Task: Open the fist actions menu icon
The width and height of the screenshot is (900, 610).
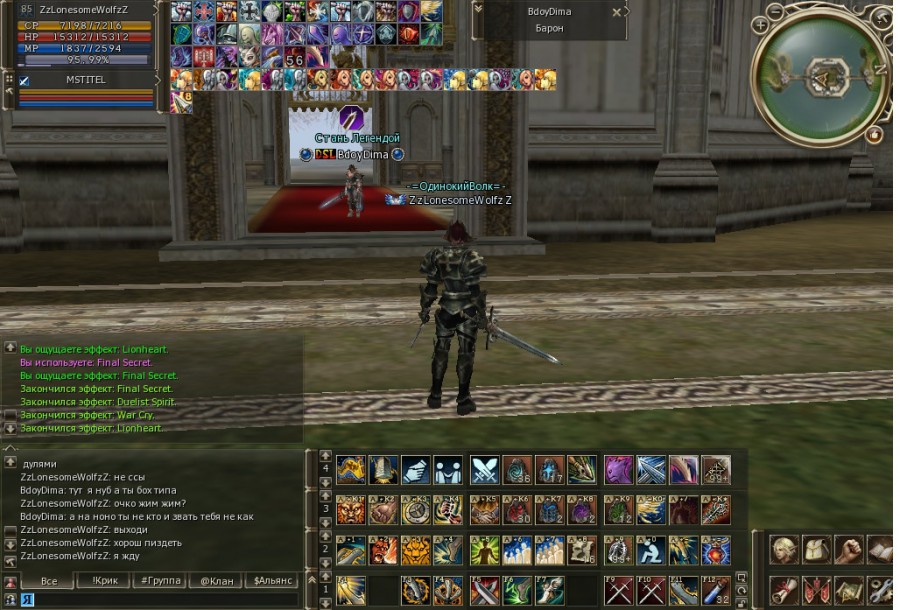Action: (848, 549)
